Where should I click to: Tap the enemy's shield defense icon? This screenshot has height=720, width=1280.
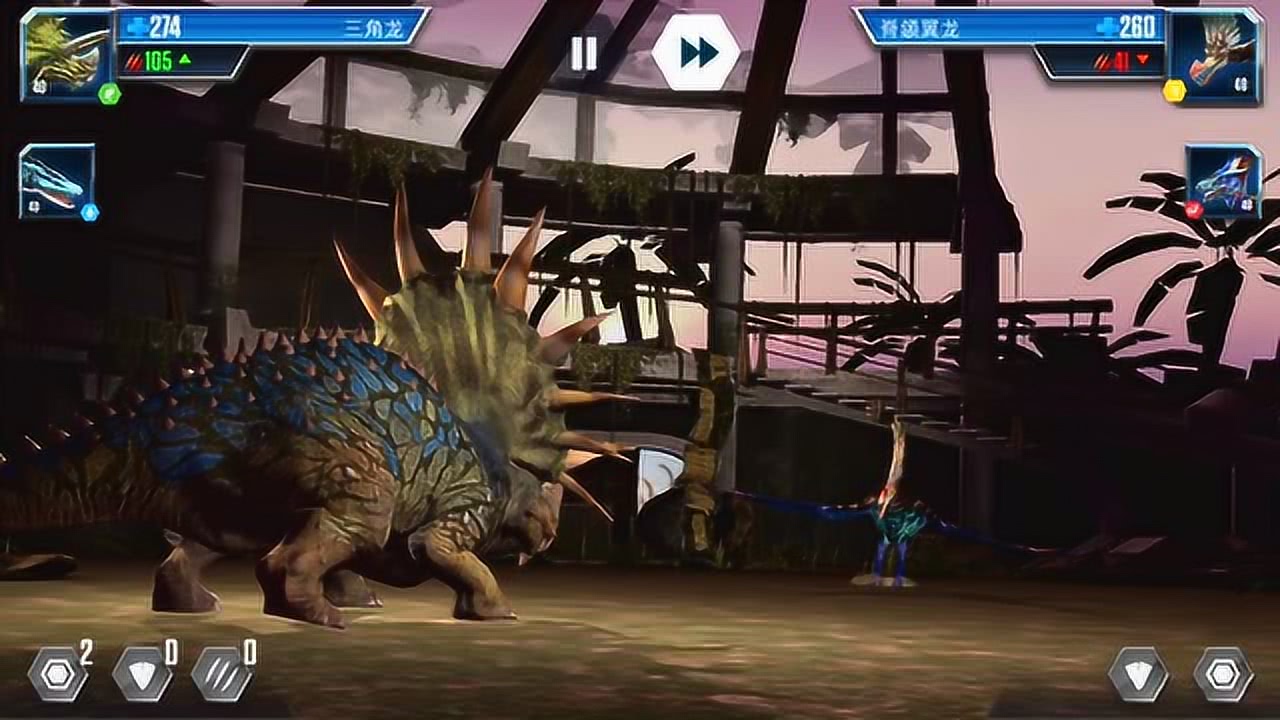point(1138,674)
